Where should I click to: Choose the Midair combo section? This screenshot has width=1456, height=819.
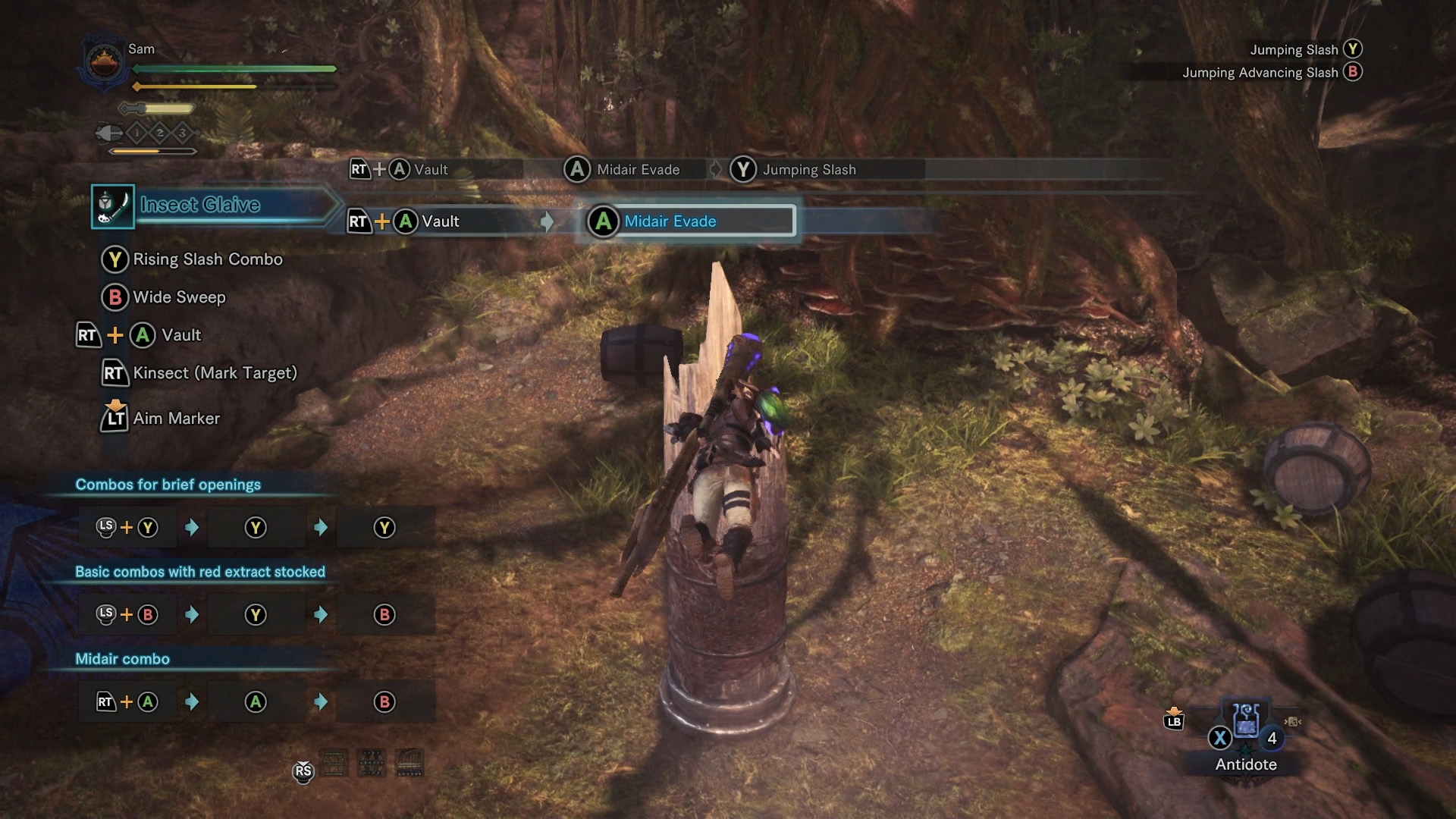[122, 659]
